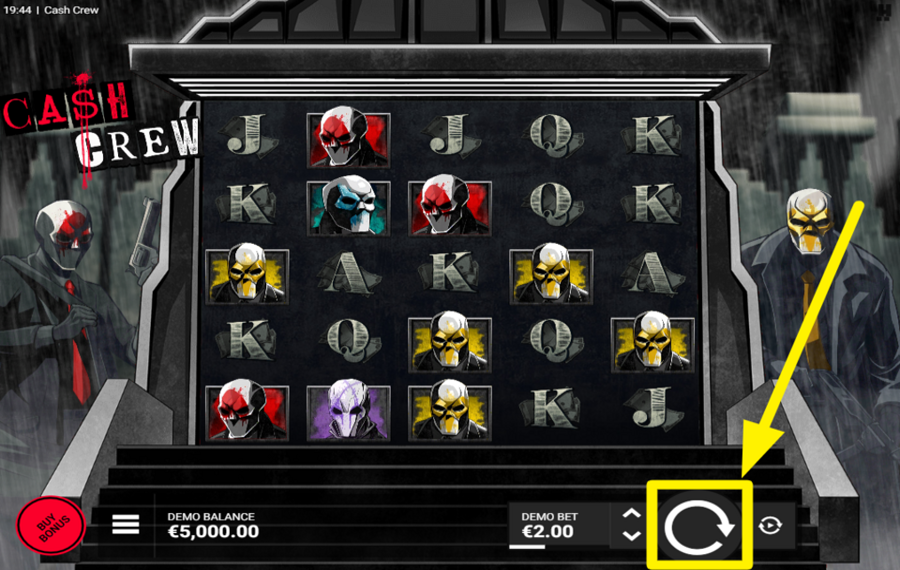Open the autoplay options
900x570 pixels.
point(767,526)
